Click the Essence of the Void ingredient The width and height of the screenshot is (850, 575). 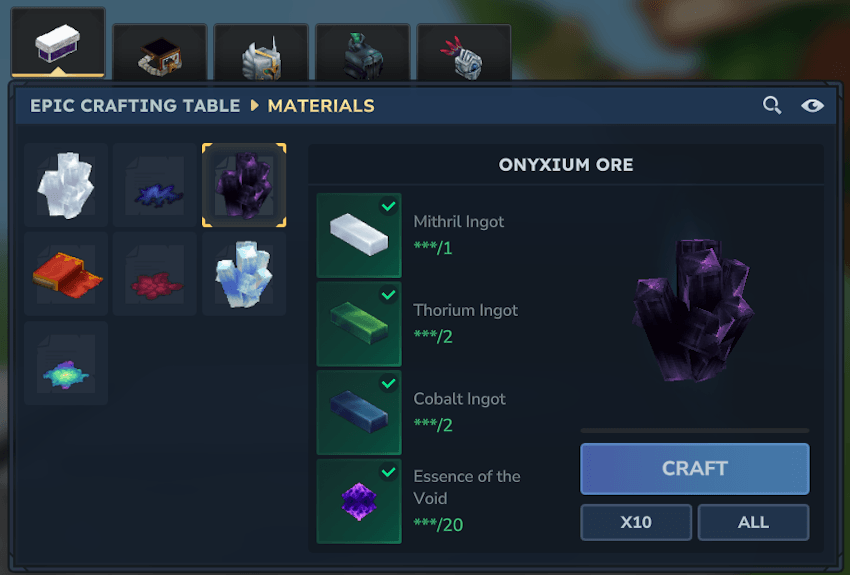[x=359, y=501]
